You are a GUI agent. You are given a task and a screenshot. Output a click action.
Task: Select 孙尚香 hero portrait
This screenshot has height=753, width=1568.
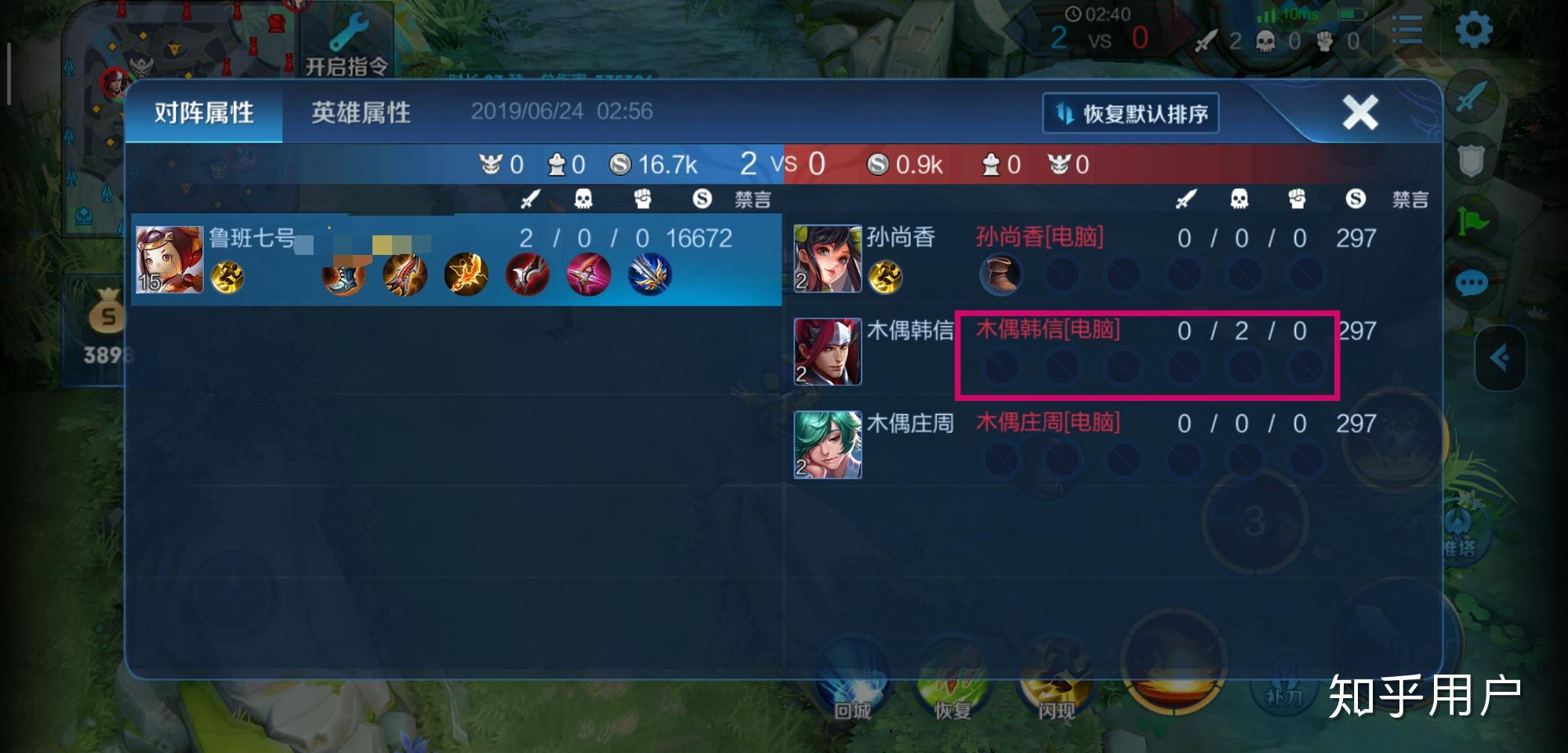(827, 259)
